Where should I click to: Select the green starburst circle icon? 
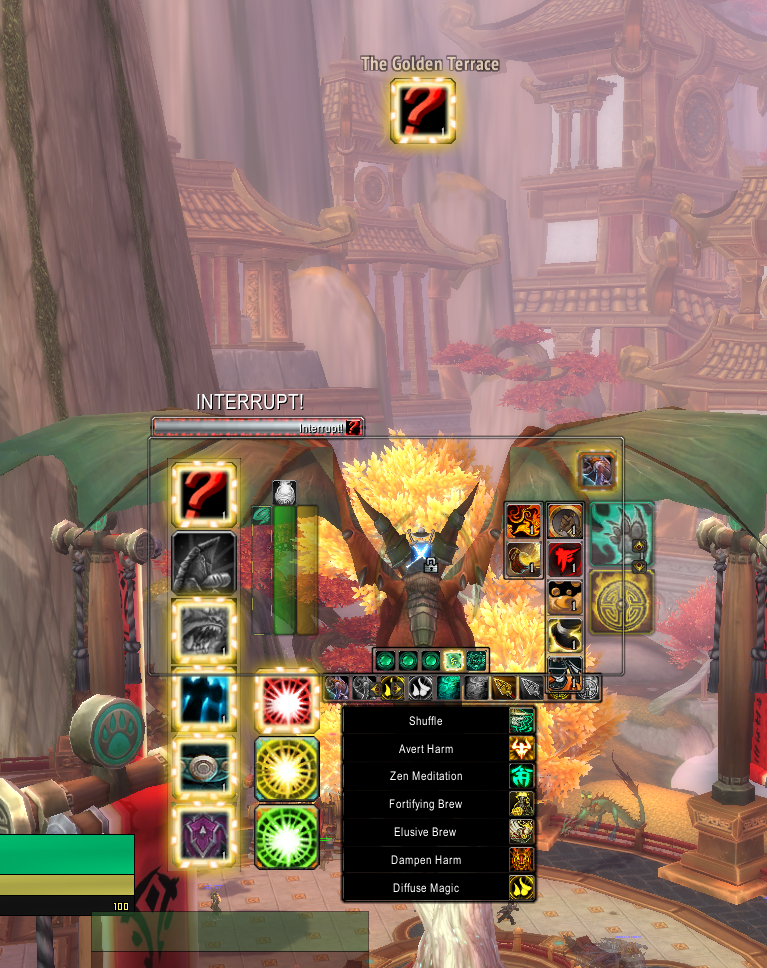(x=287, y=836)
